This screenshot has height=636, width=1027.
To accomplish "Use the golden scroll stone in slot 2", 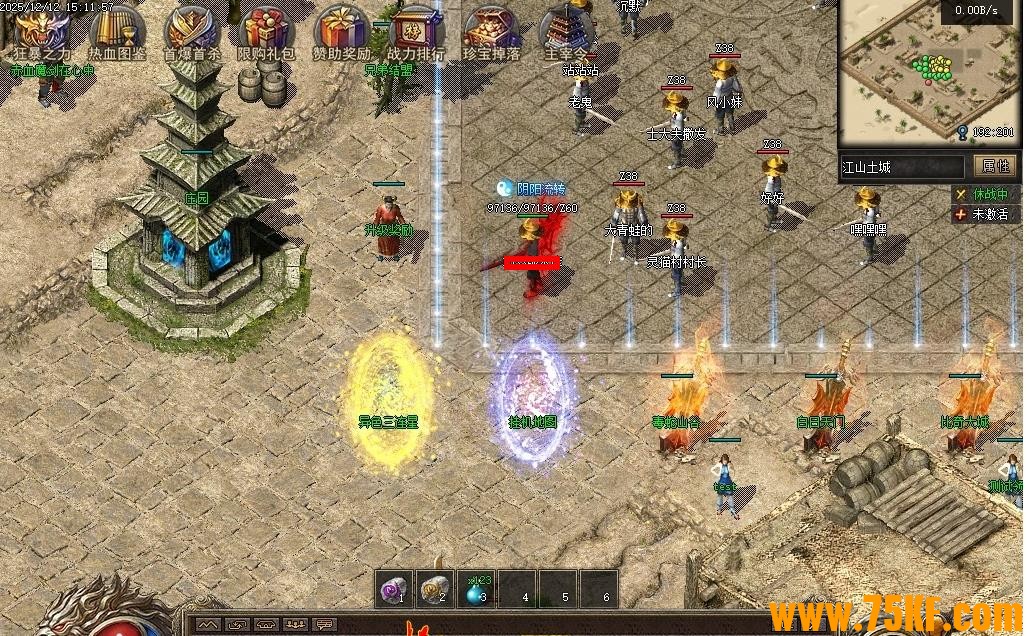I will [436, 590].
